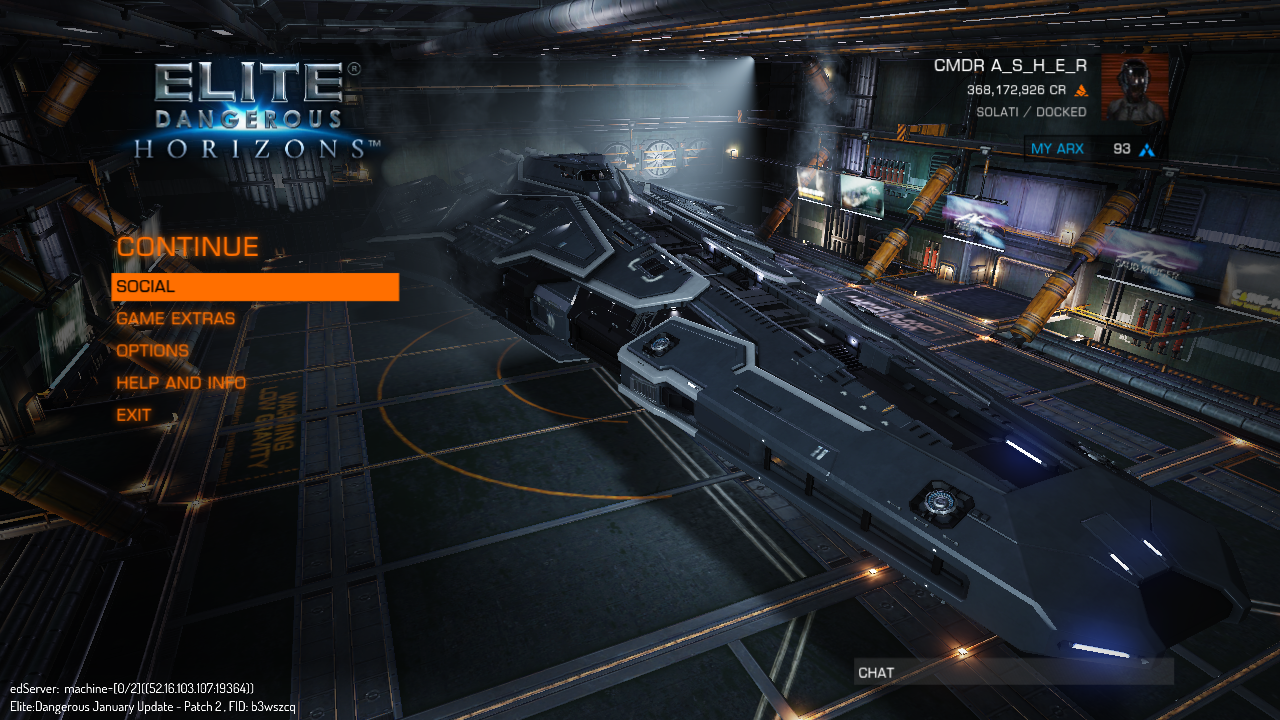1280x720 pixels.
Task: Open the Chat bar
Action: pyautogui.click(x=1012, y=673)
